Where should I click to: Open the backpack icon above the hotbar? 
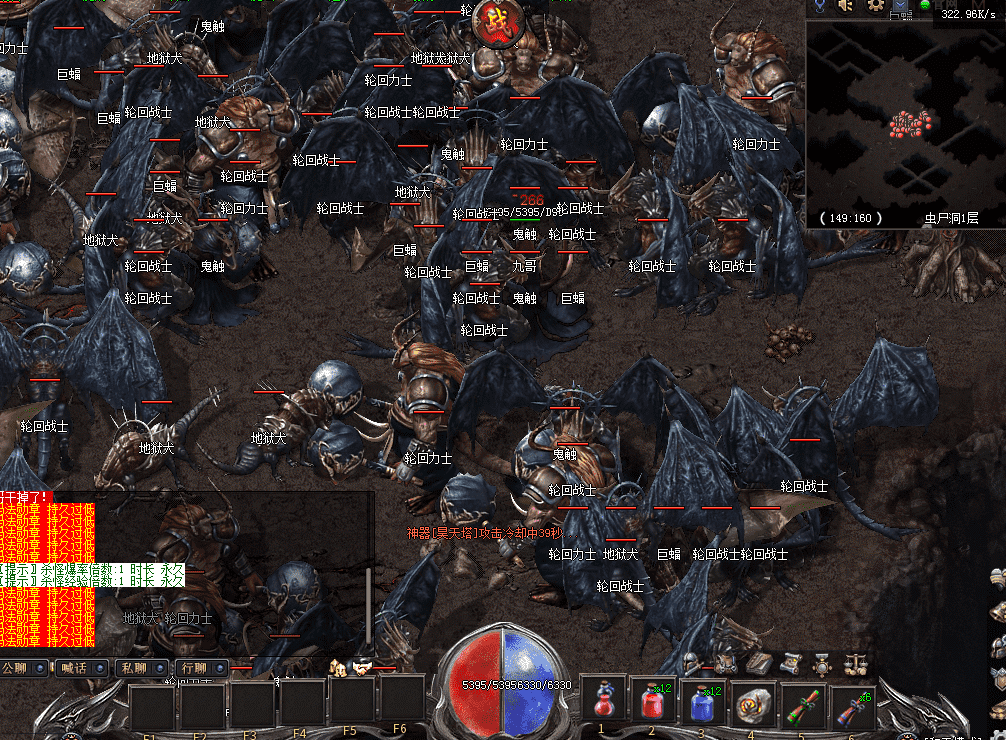point(725,662)
